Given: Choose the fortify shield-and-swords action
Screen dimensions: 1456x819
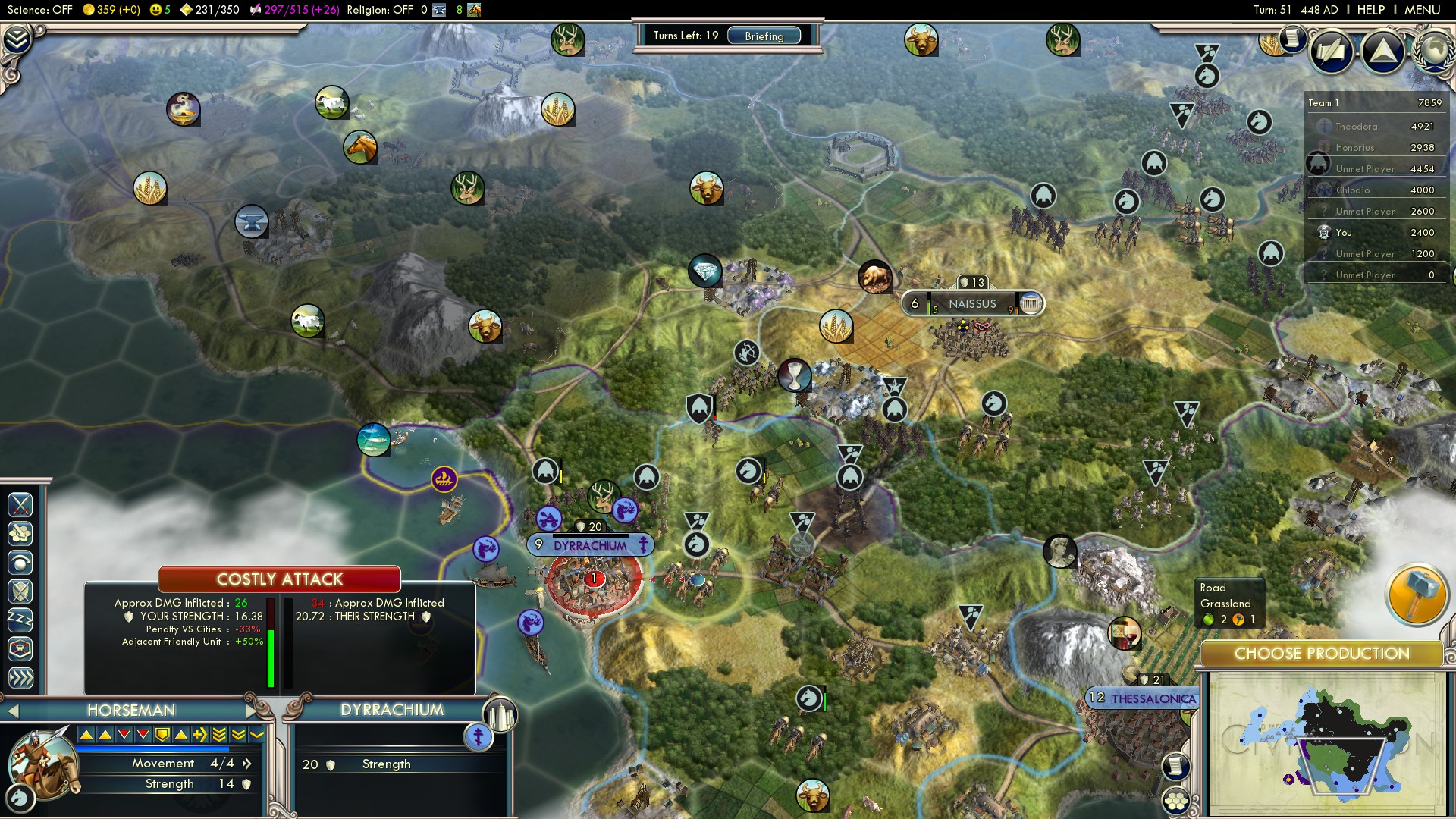Looking at the screenshot, I should tap(20, 591).
